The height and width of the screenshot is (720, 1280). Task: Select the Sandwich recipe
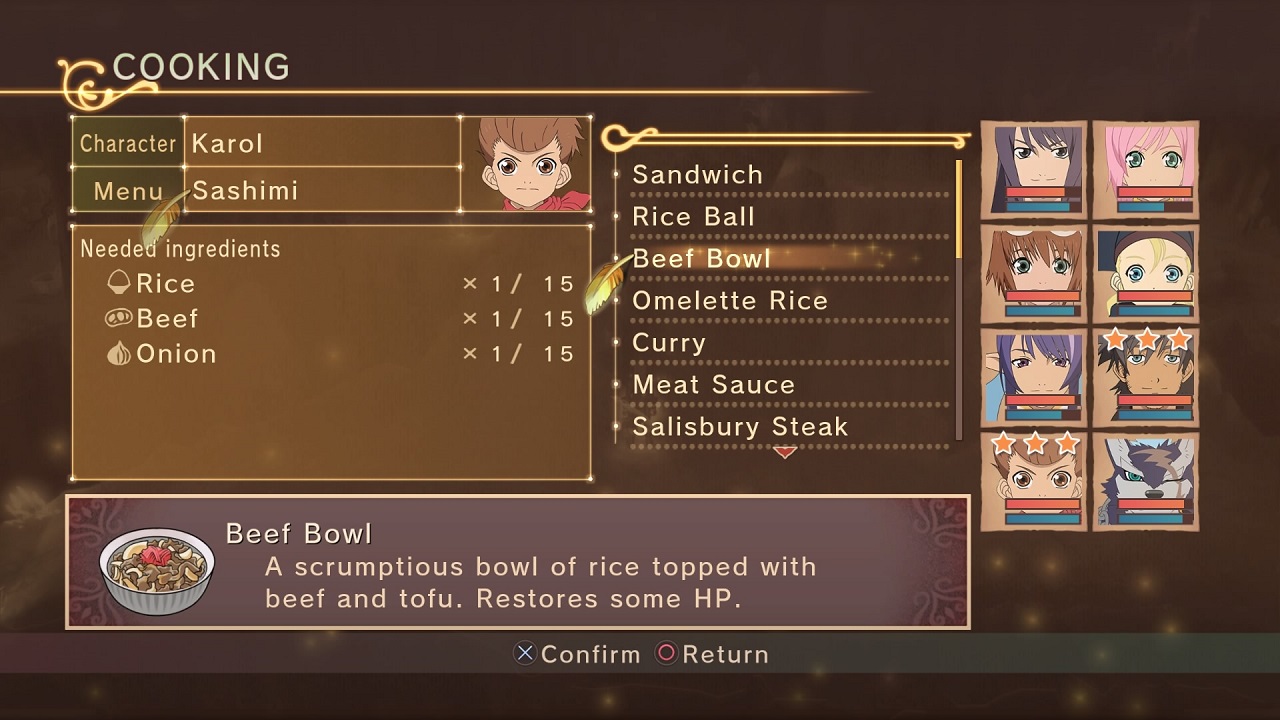(x=697, y=175)
